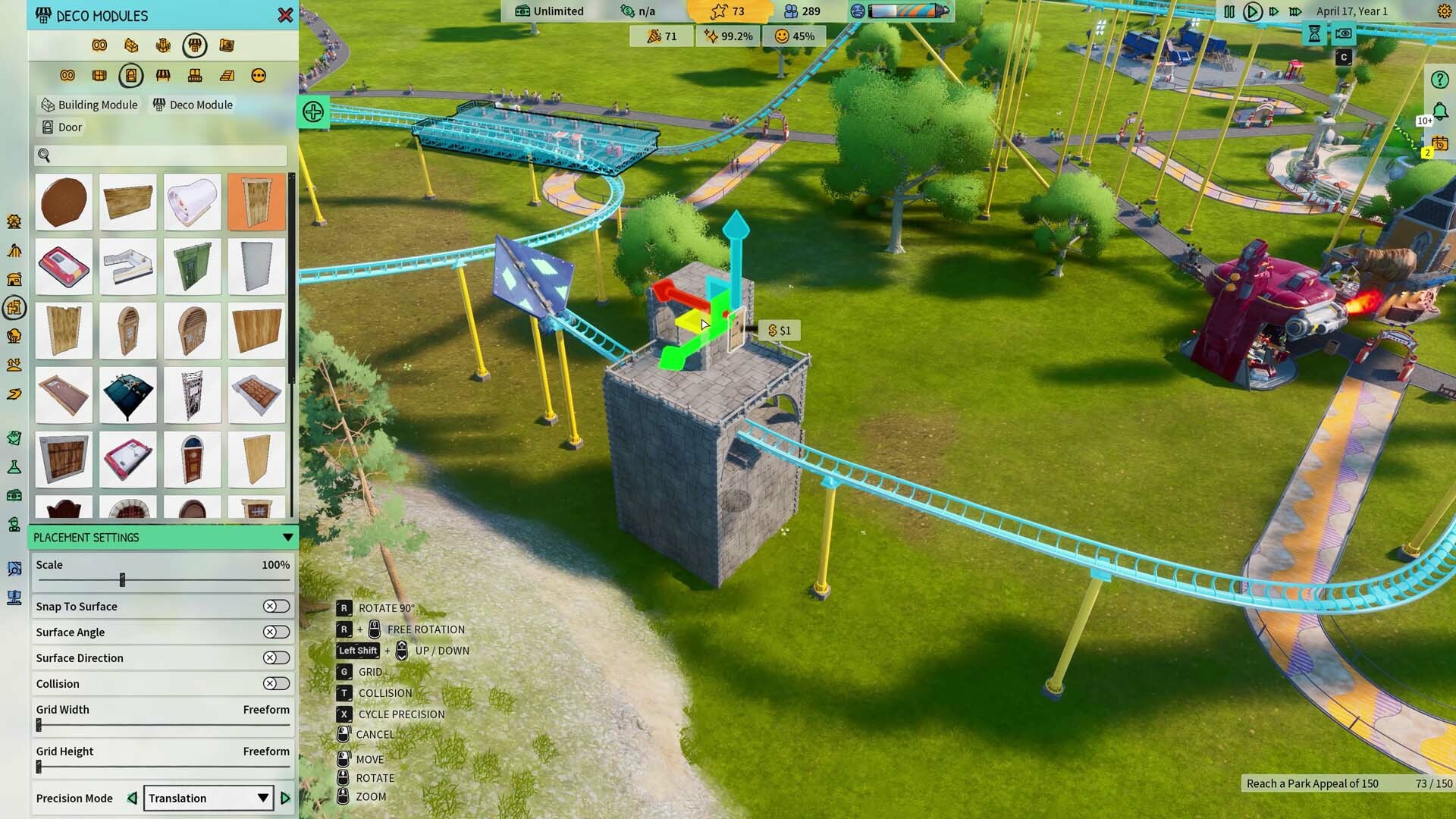Toggle Snap To Surface off
This screenshot has height=819, width=1456.
(x=276, y=606)
